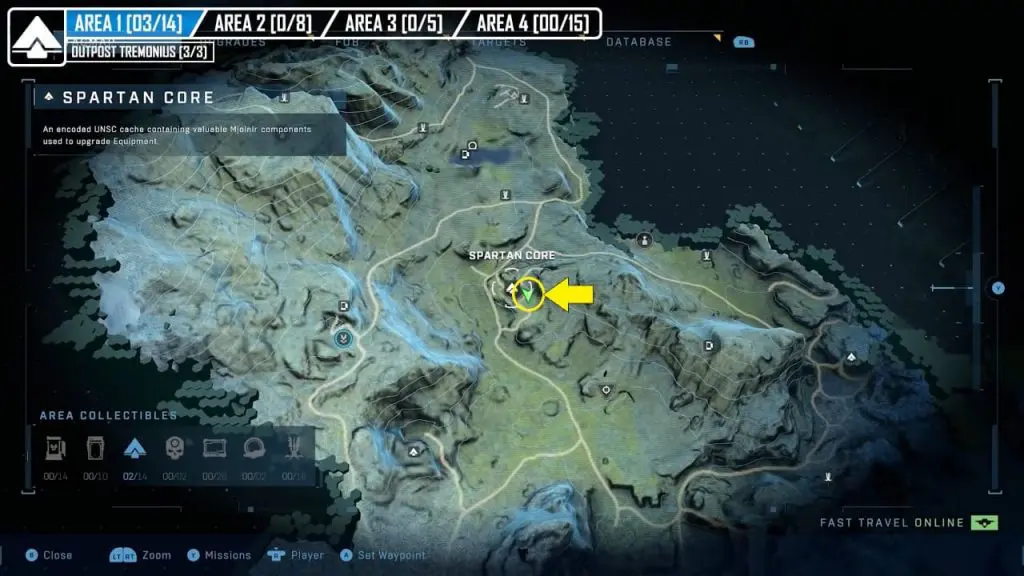Select the highlighted Spartan Core collectible icon
This screenshot has height=576, width=1024.
click(x=135, y=447)
